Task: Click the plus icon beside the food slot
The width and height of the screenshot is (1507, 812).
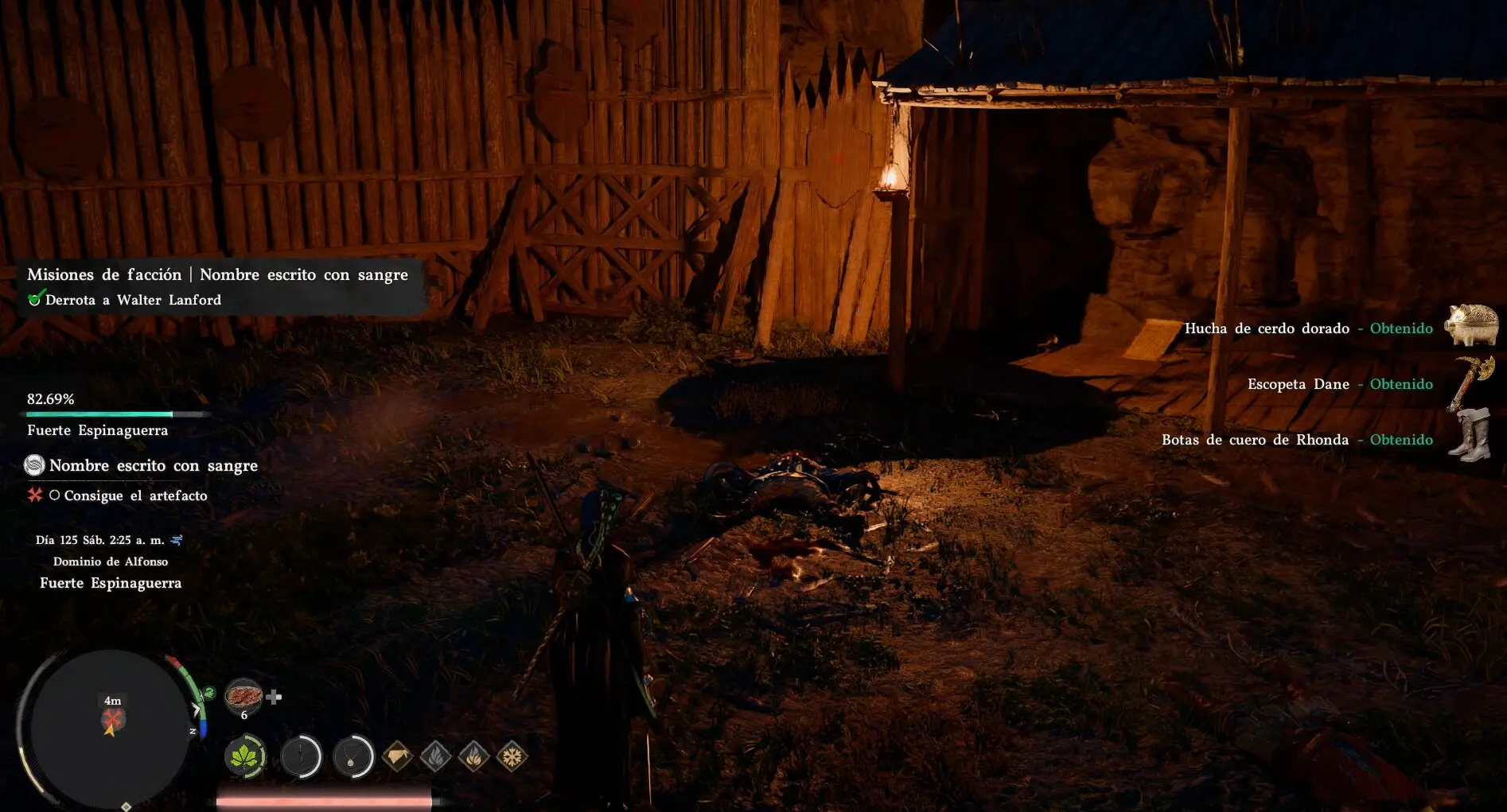Action: click(x=275, y=697)
